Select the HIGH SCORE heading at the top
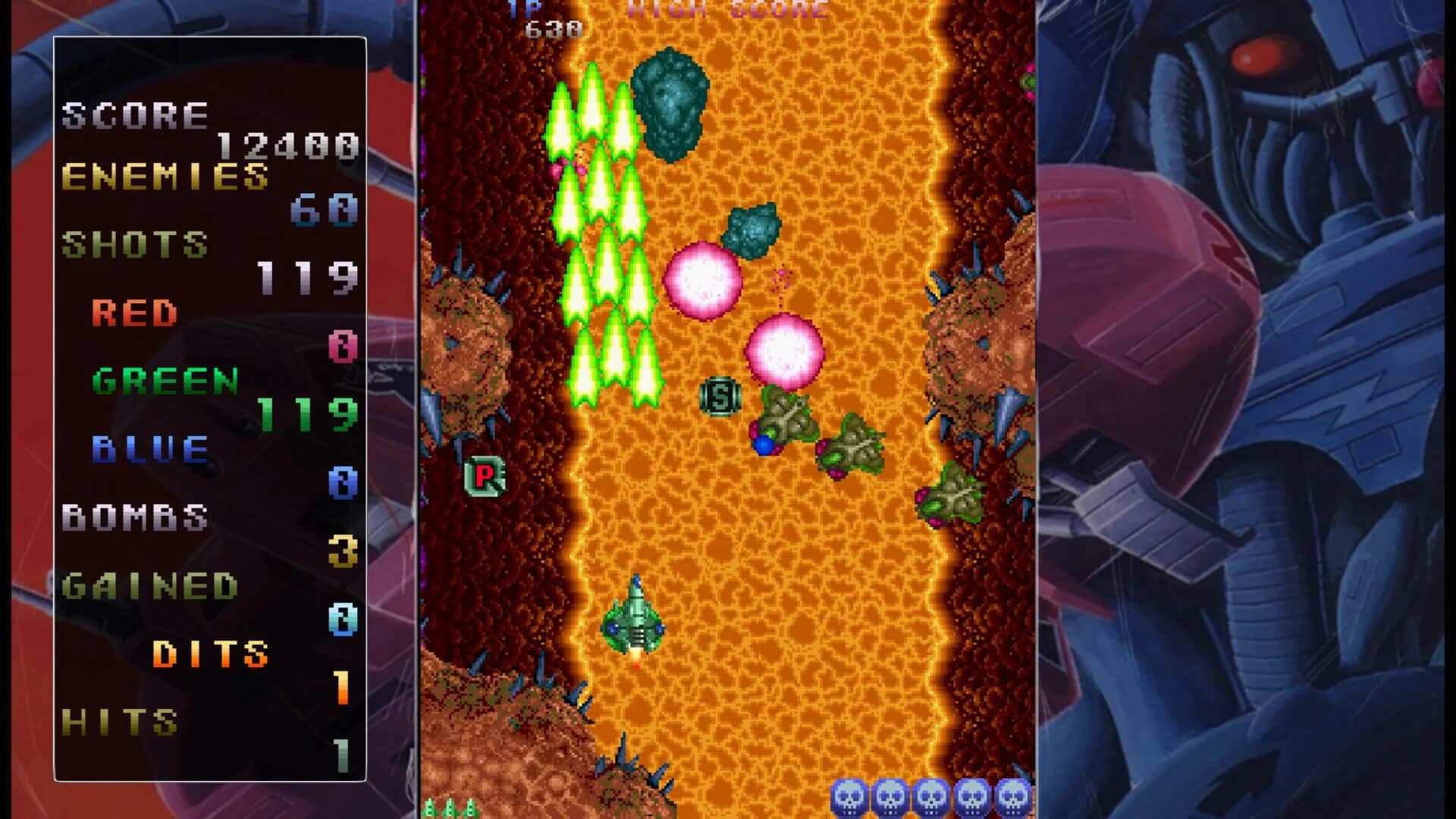The image size is (1456, 819). tap(723, 9)
